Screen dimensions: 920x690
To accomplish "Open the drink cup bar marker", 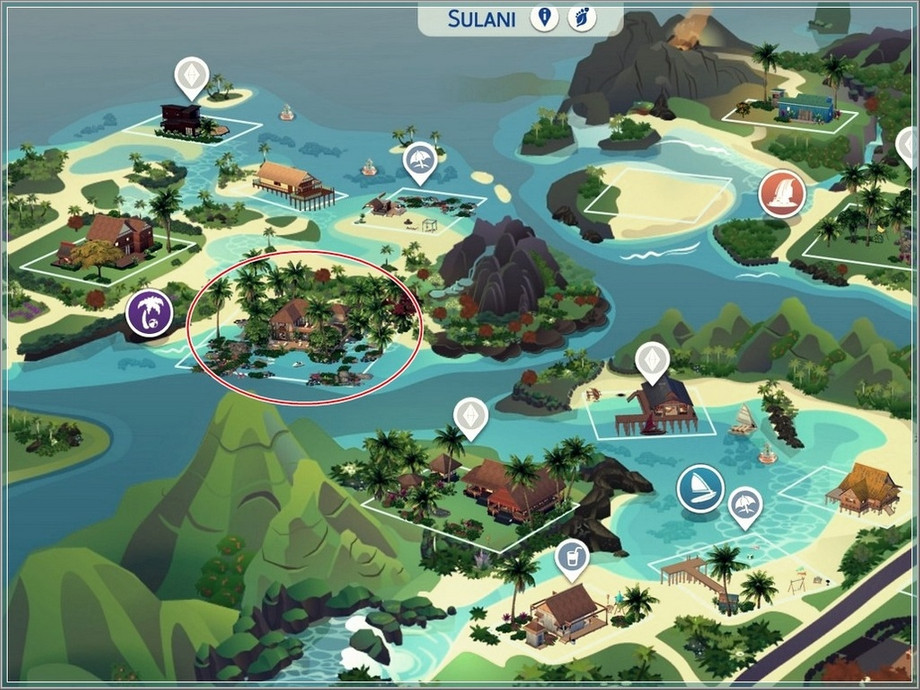I will (x=572, y=554).
